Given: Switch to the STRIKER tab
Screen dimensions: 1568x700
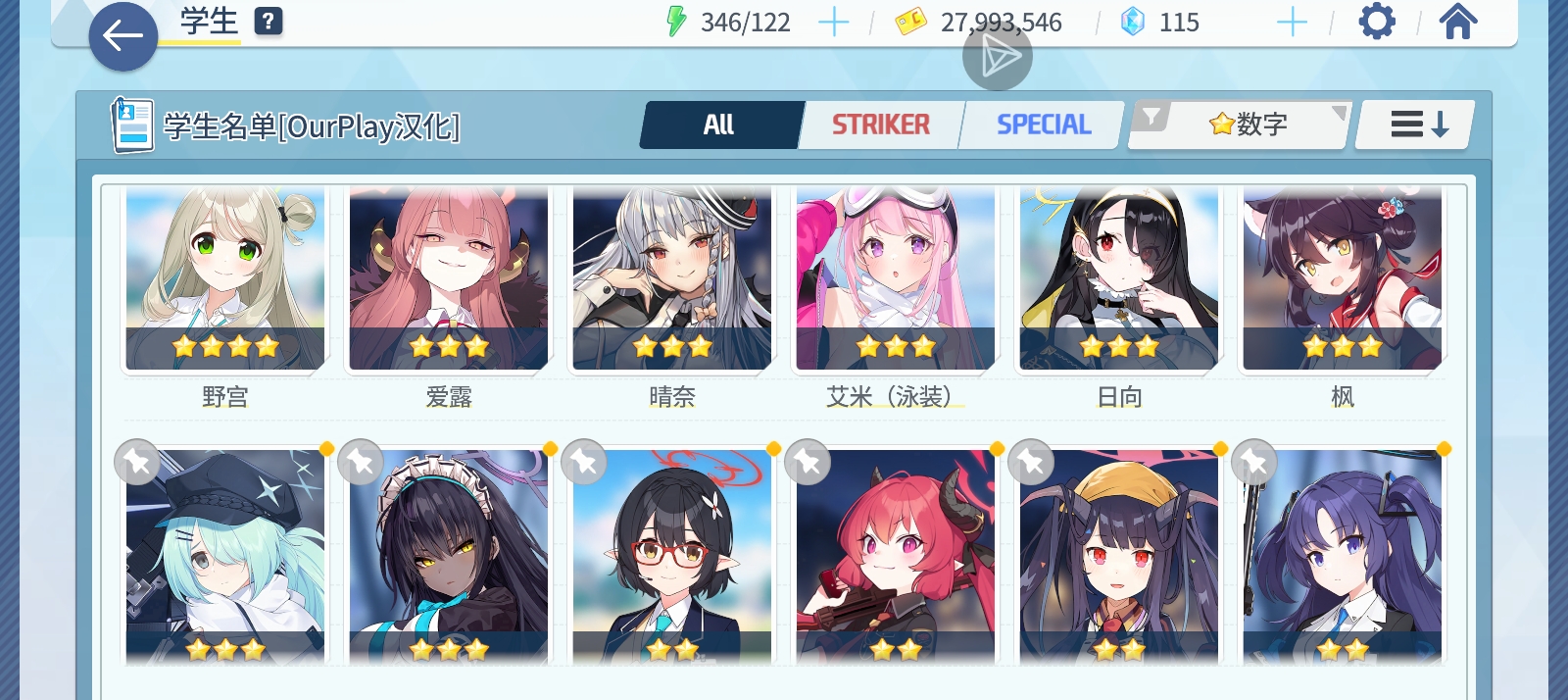Looking at the screenshot, I should [x=881, y=125].
